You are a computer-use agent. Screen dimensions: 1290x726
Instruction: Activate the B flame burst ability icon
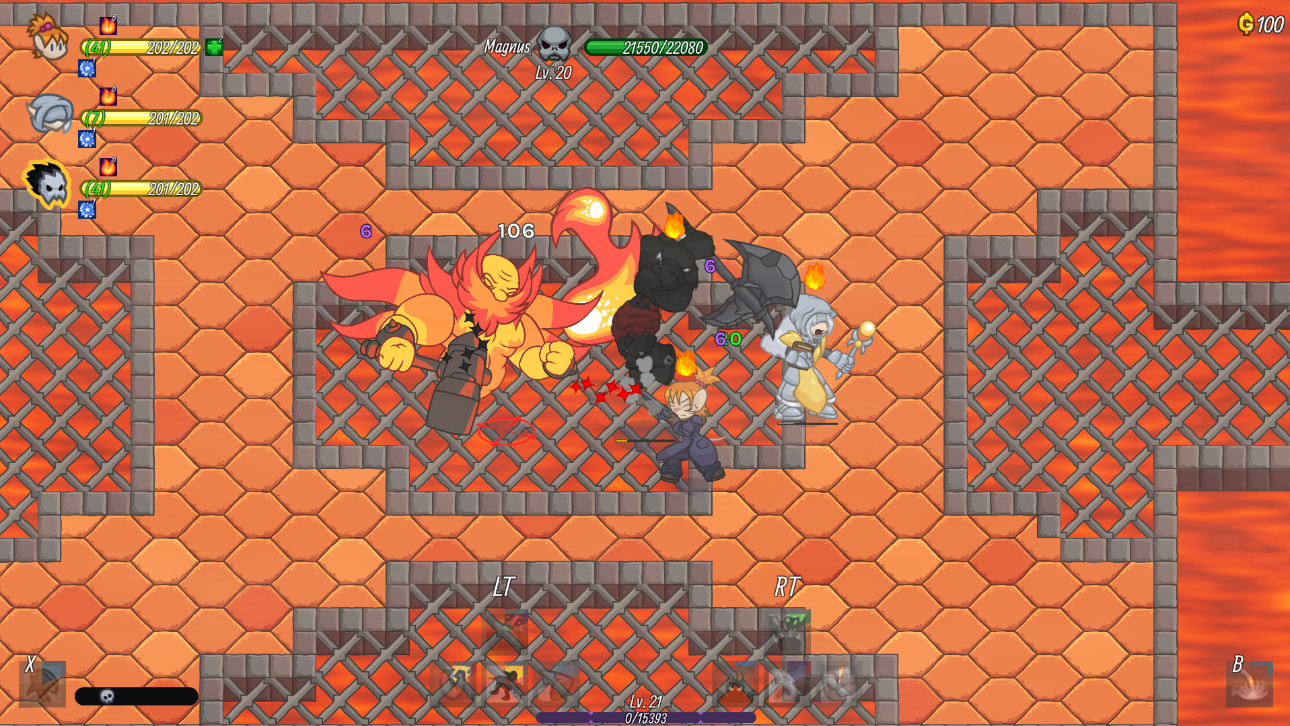(1249, 685)
